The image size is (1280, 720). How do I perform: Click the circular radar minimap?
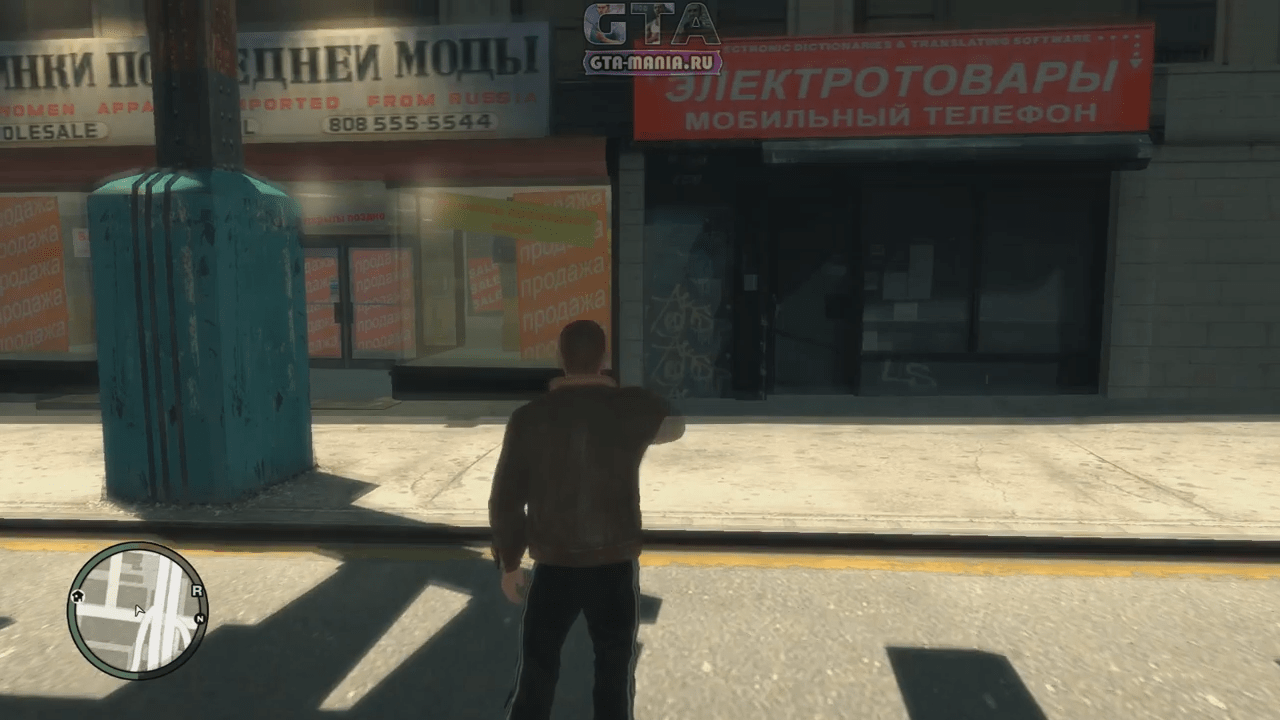tap(137, 610)
